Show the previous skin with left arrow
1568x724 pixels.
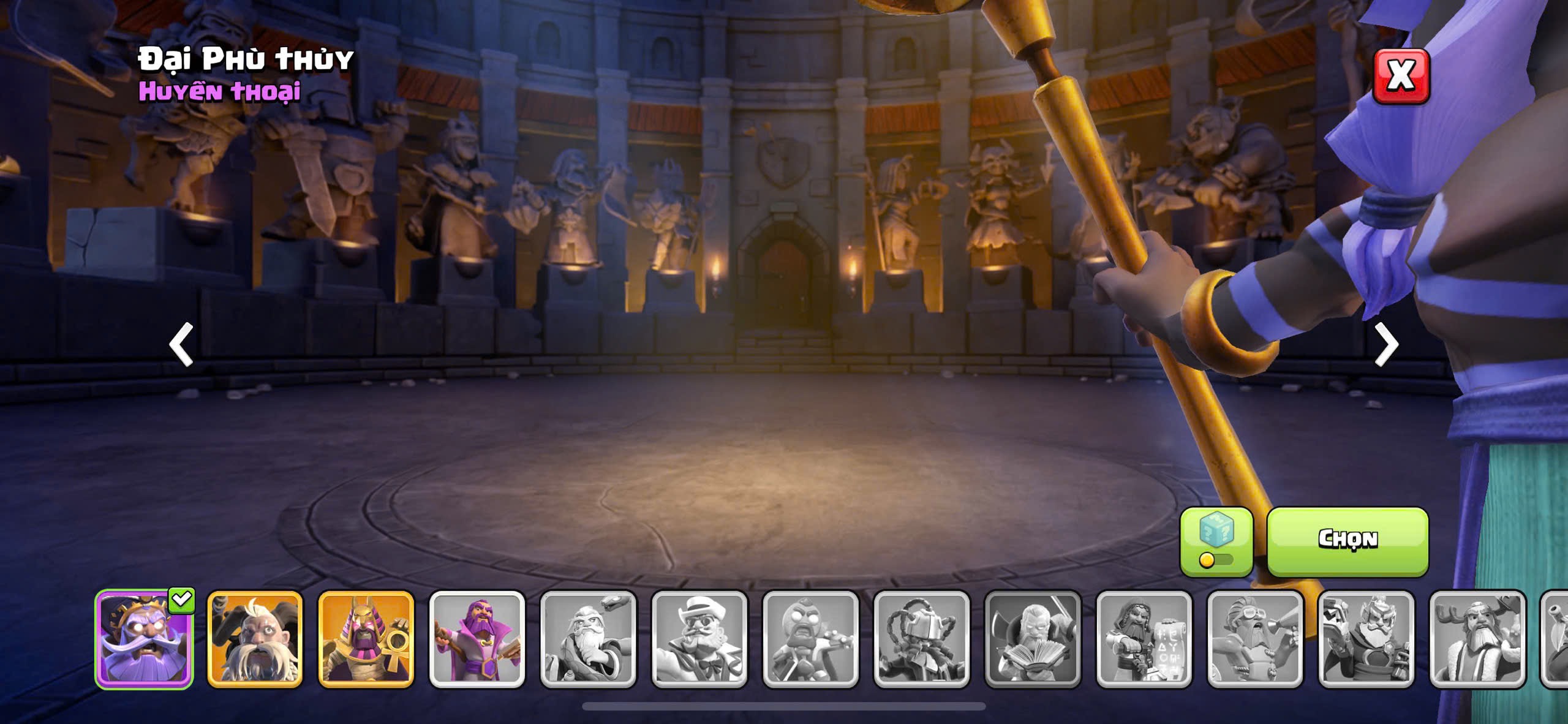181,344
